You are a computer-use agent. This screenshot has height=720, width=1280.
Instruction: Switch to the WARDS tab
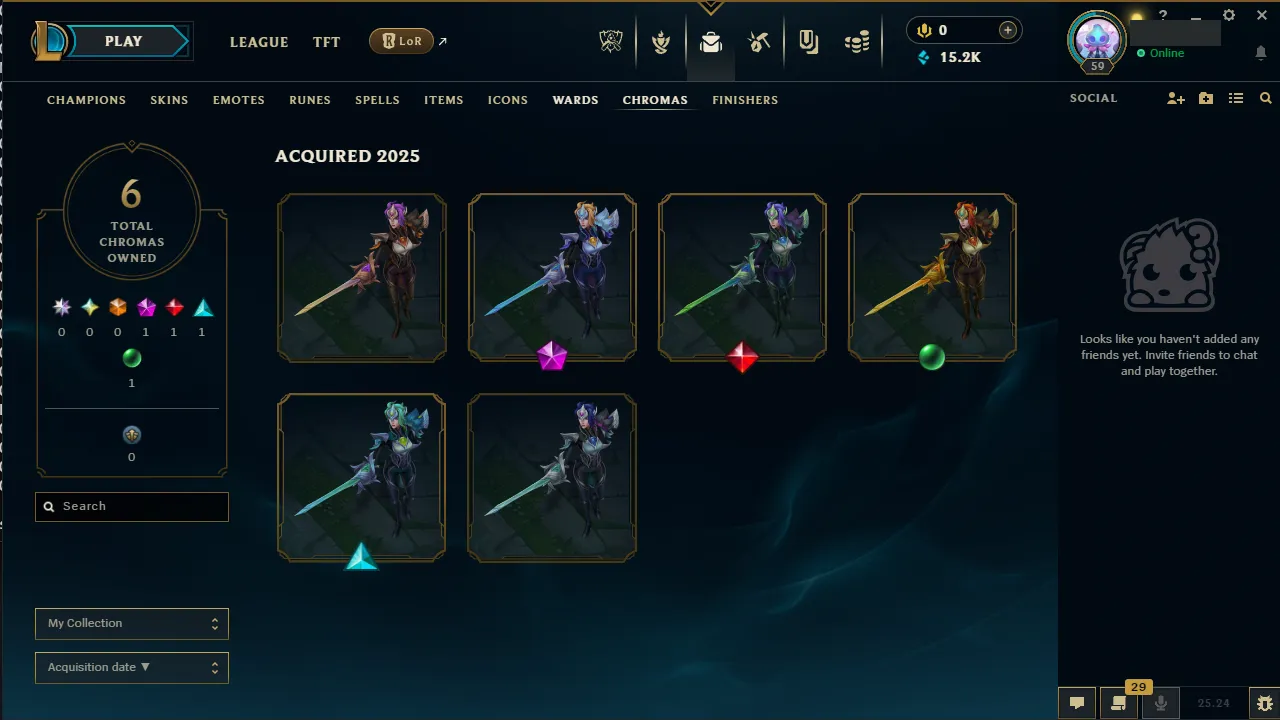pos(575,99)
